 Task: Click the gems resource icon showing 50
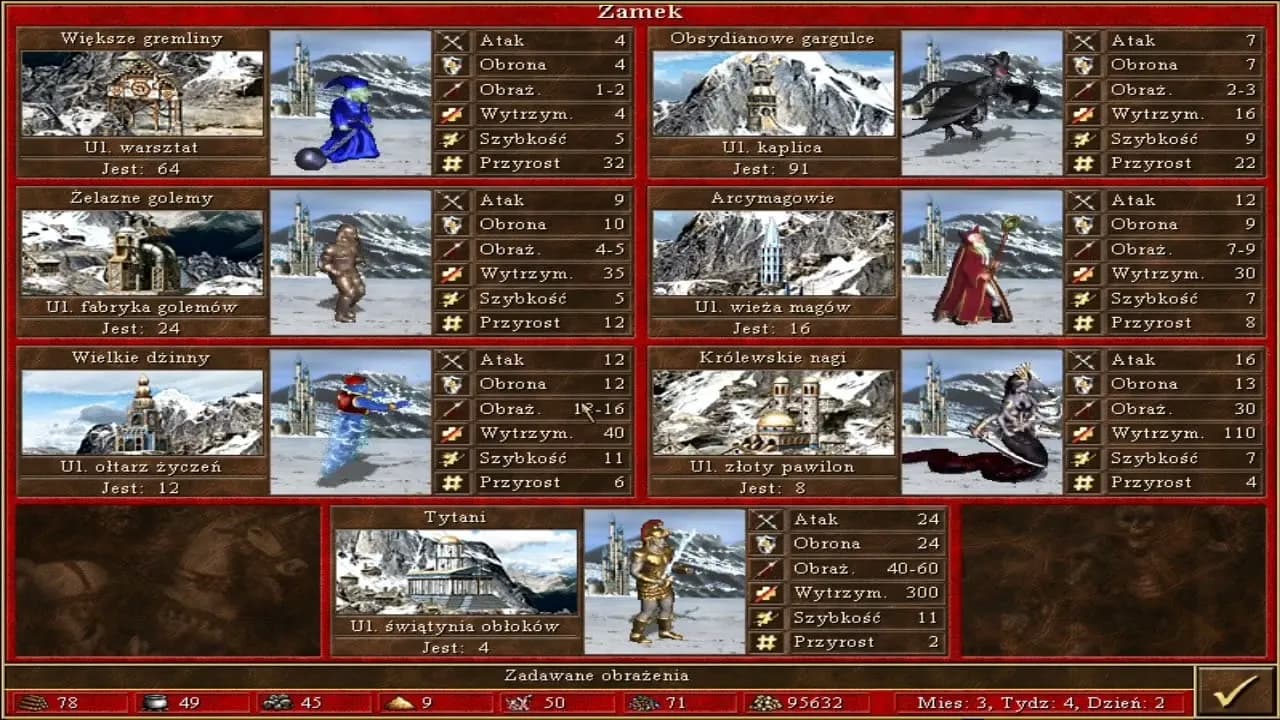point(517,703)
